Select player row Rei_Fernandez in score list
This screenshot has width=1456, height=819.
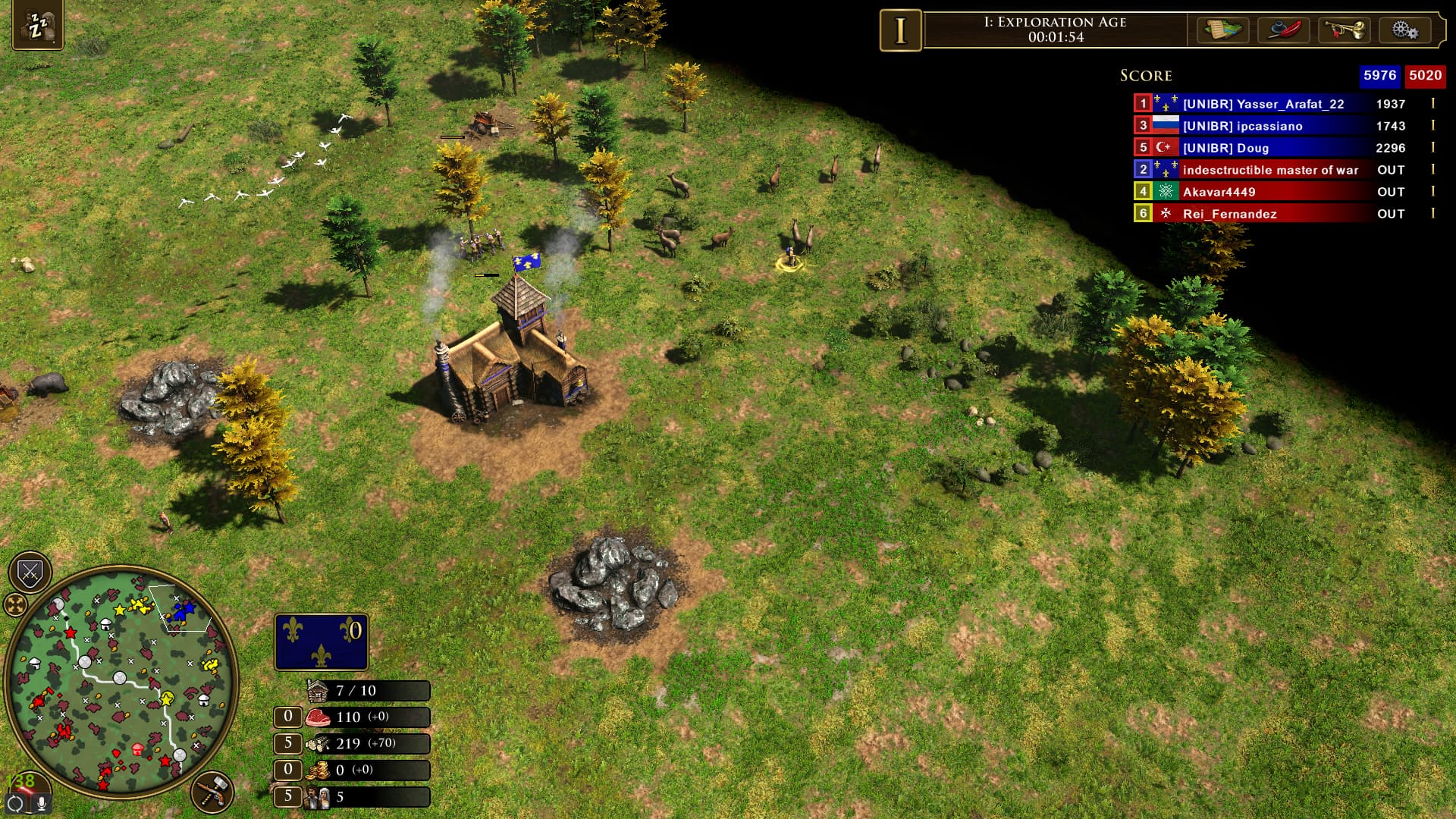pyautogui.click(x=1229, y=214)
